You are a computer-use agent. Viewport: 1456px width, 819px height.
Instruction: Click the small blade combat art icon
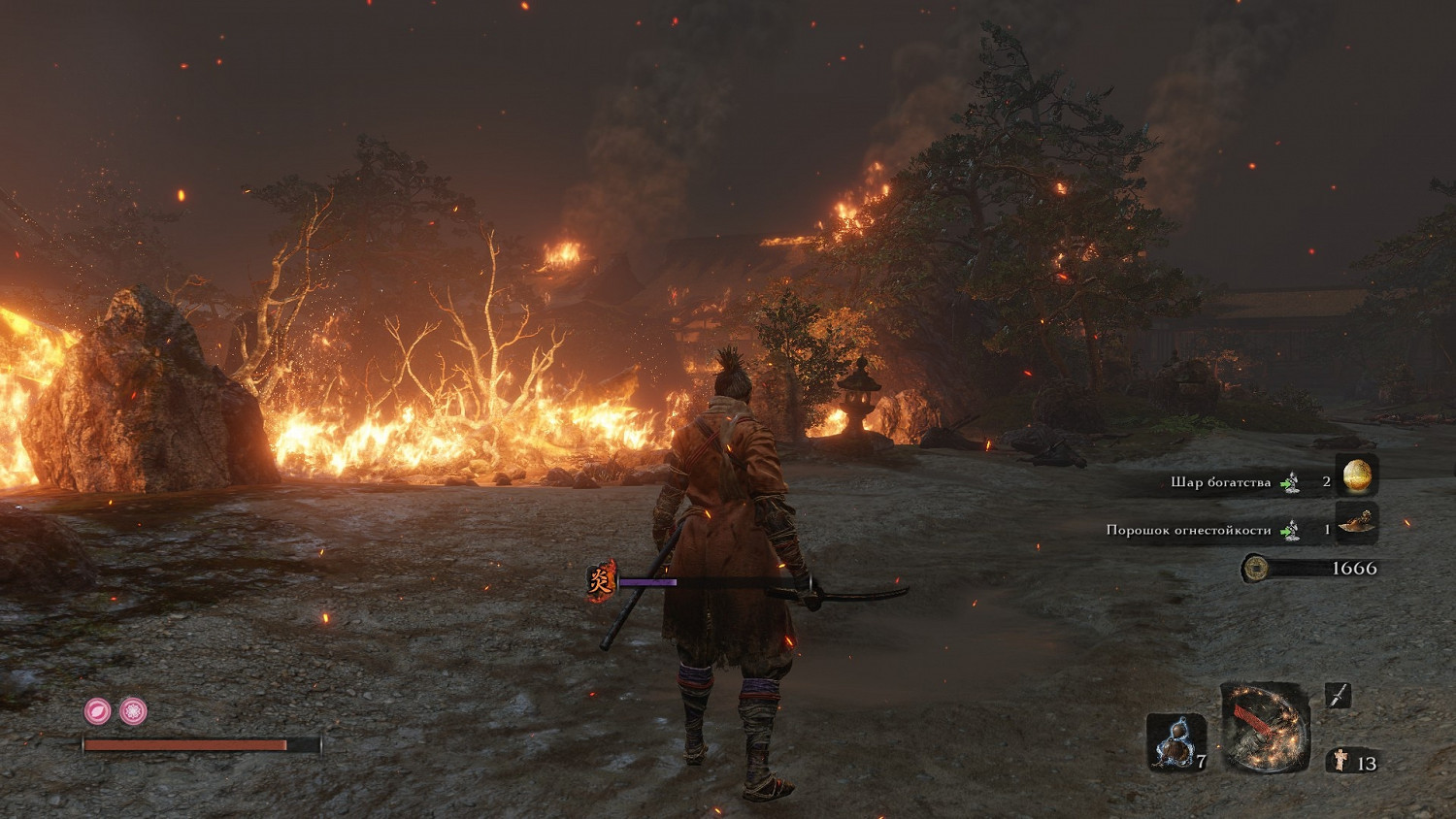[x=1339, y=695]
